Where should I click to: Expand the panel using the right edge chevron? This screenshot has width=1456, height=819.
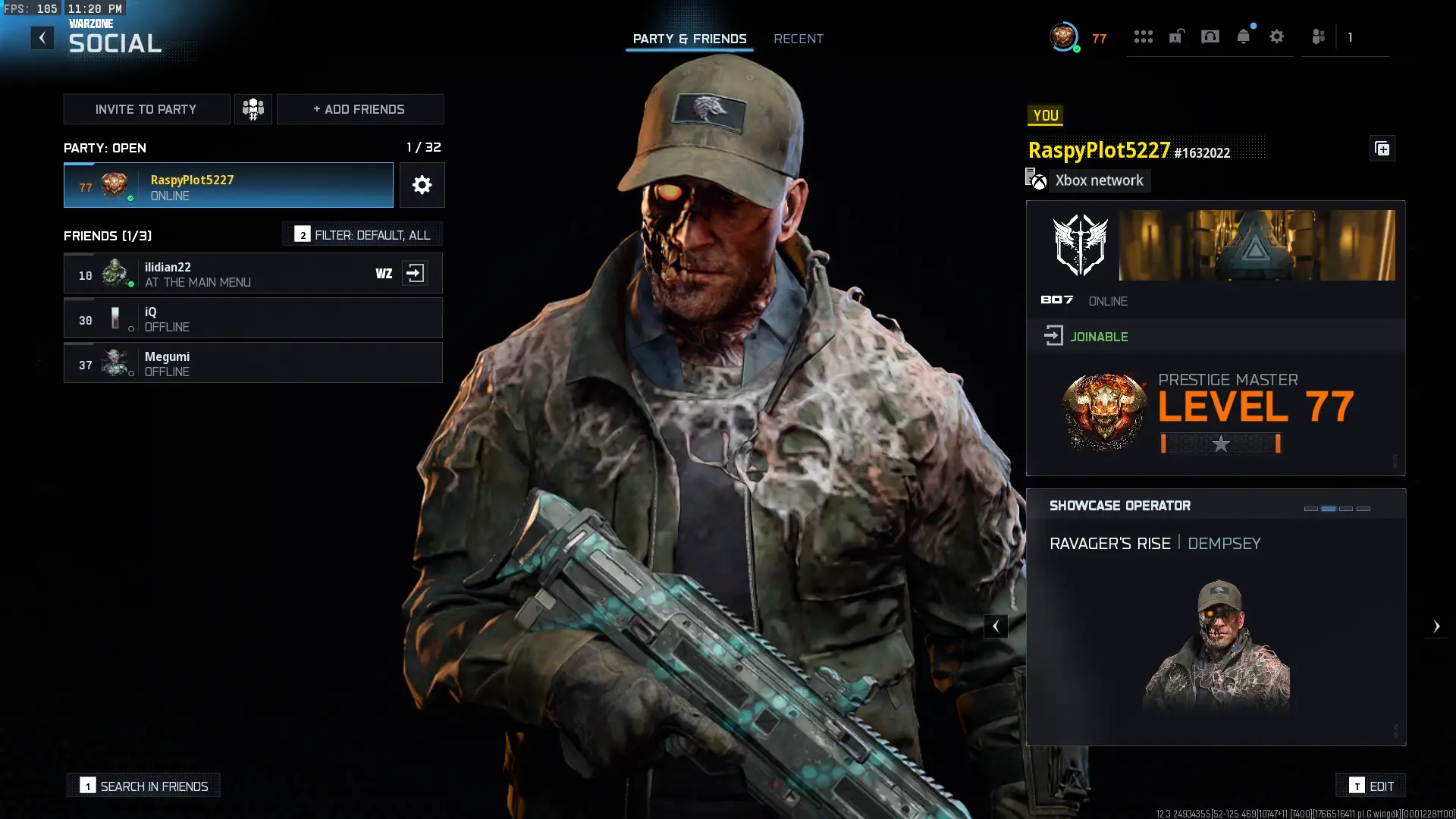pyautogui.click(x=1437, y=626)
